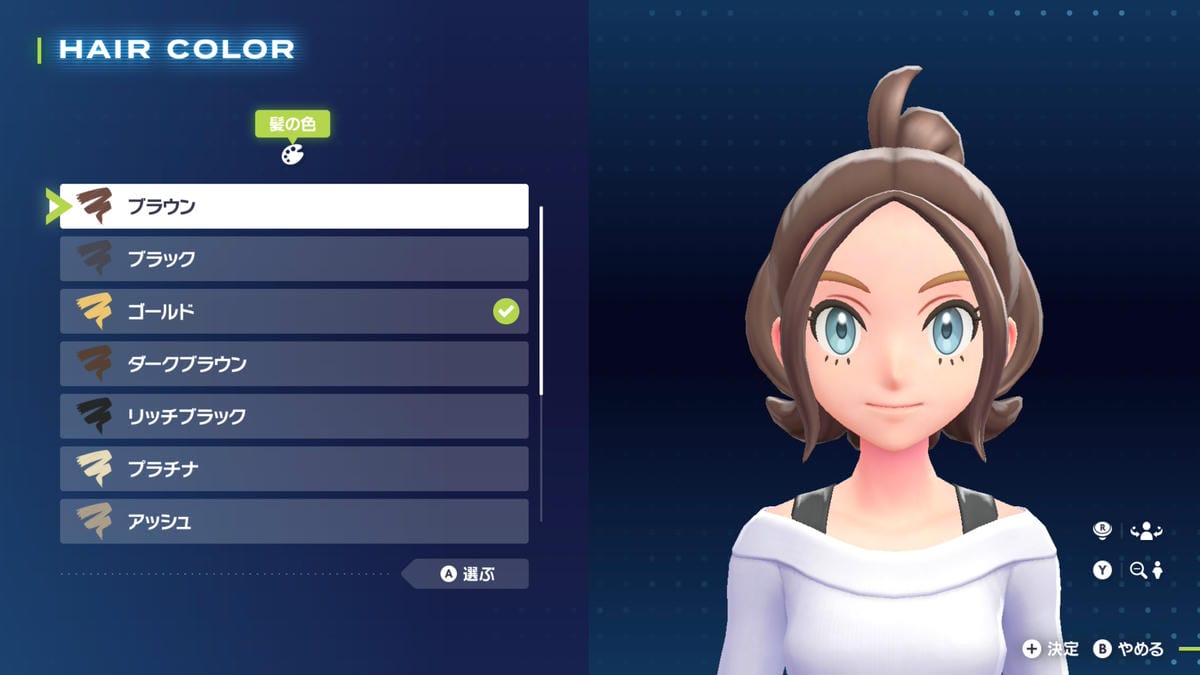1200x675 pixels.
Task: Select the アッシュ hair color option
Action: point(294,521)
